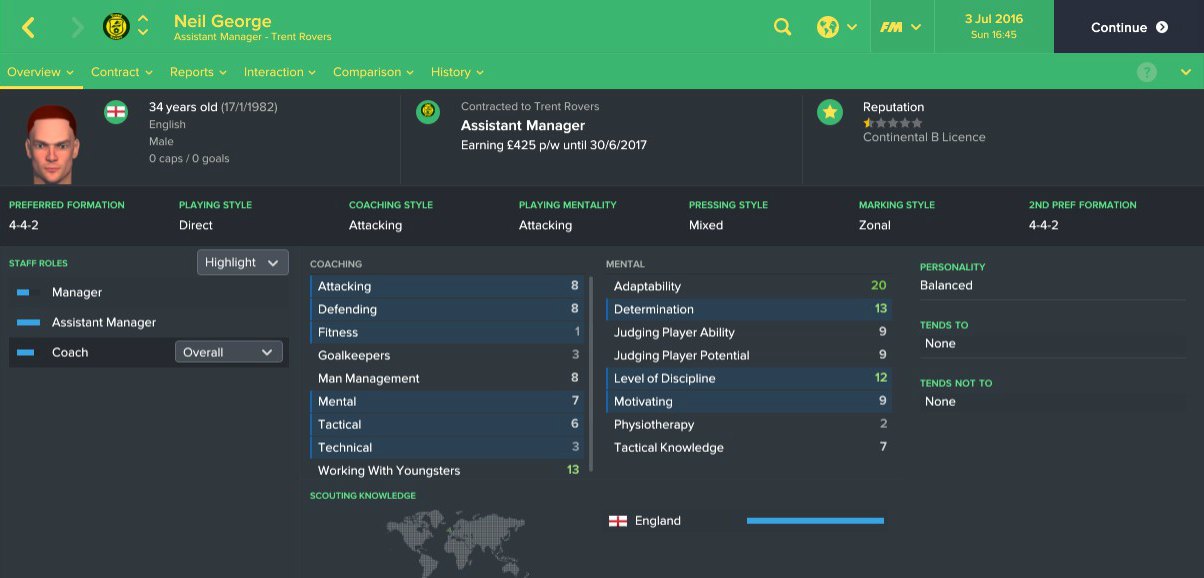1204x578 pixels.
Task: Select the Assistant Manager staff role
Action: pos(104,323)
